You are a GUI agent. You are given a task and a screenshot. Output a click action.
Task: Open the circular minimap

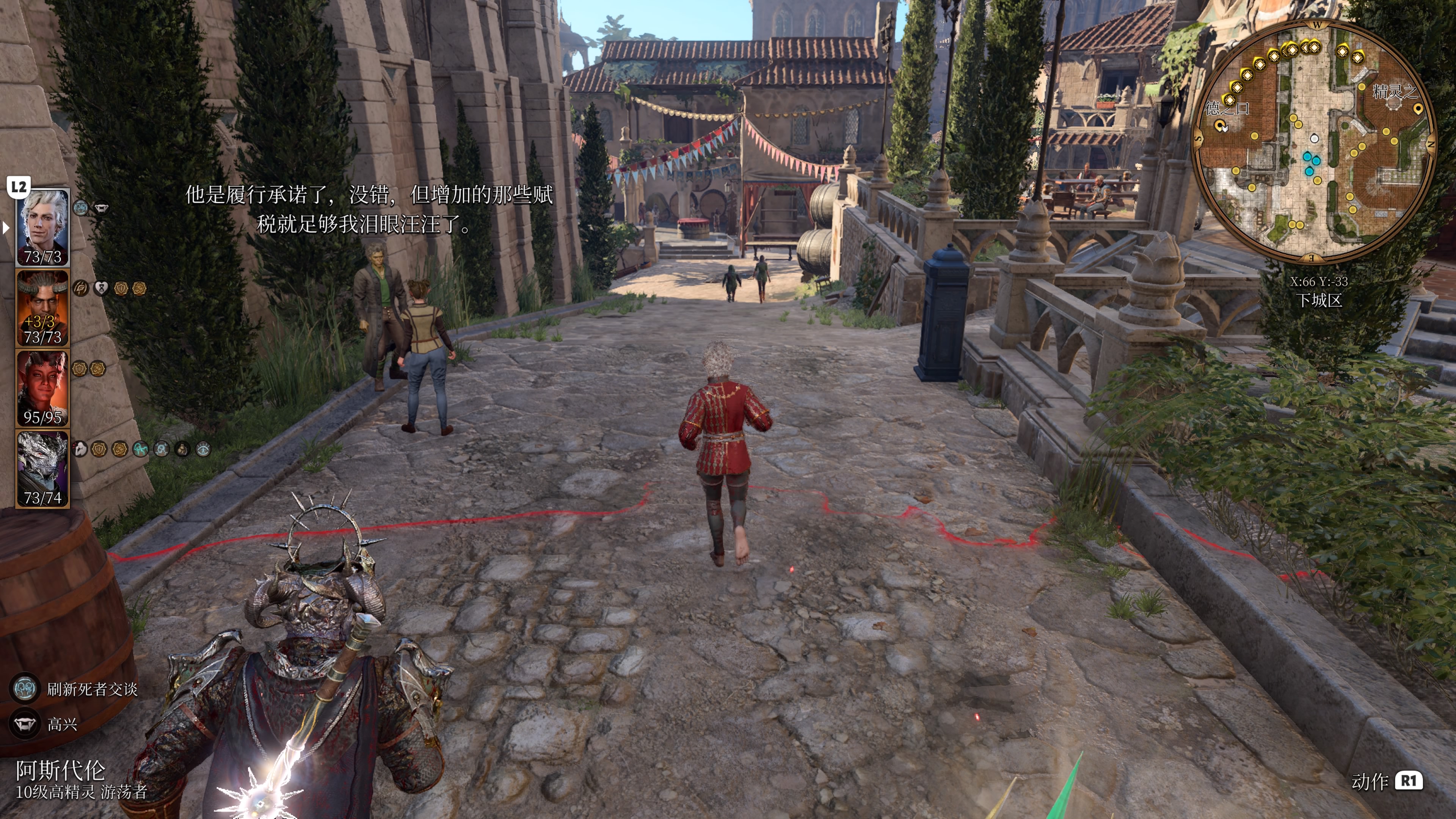[x=1315, y=141]
